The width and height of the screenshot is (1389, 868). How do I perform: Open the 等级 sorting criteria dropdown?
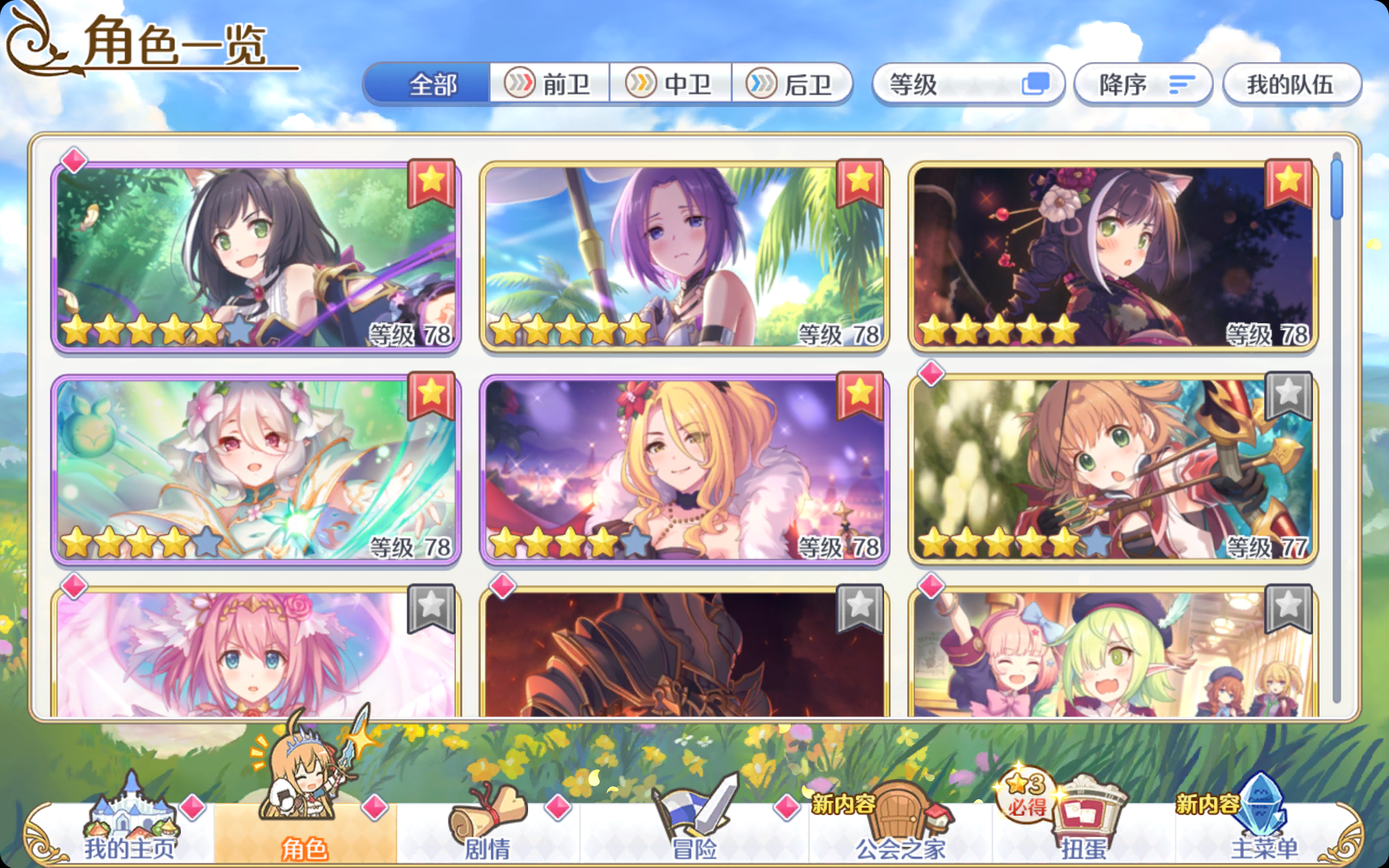click(940, 84)
